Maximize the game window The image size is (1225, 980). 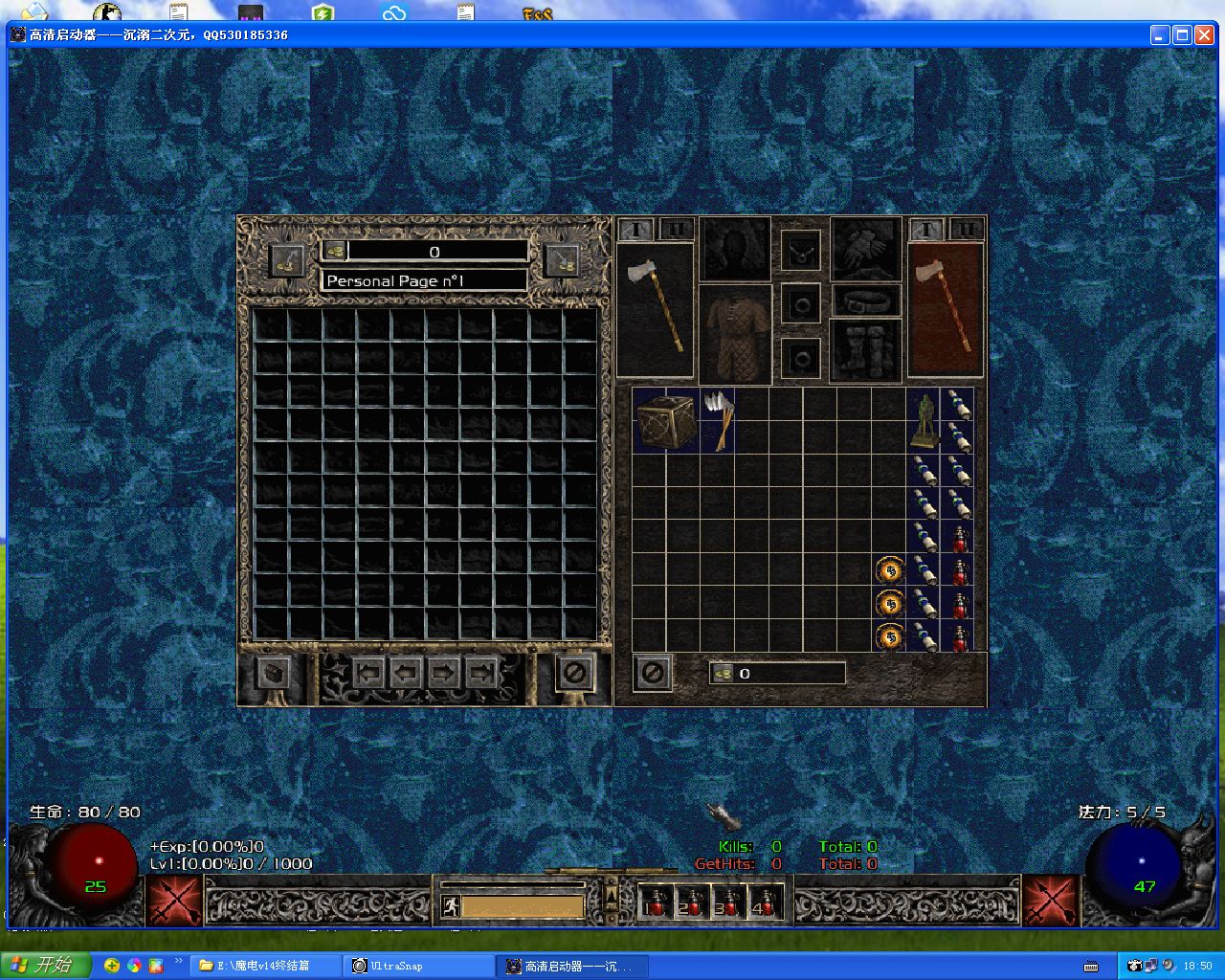coord(1182,35)
